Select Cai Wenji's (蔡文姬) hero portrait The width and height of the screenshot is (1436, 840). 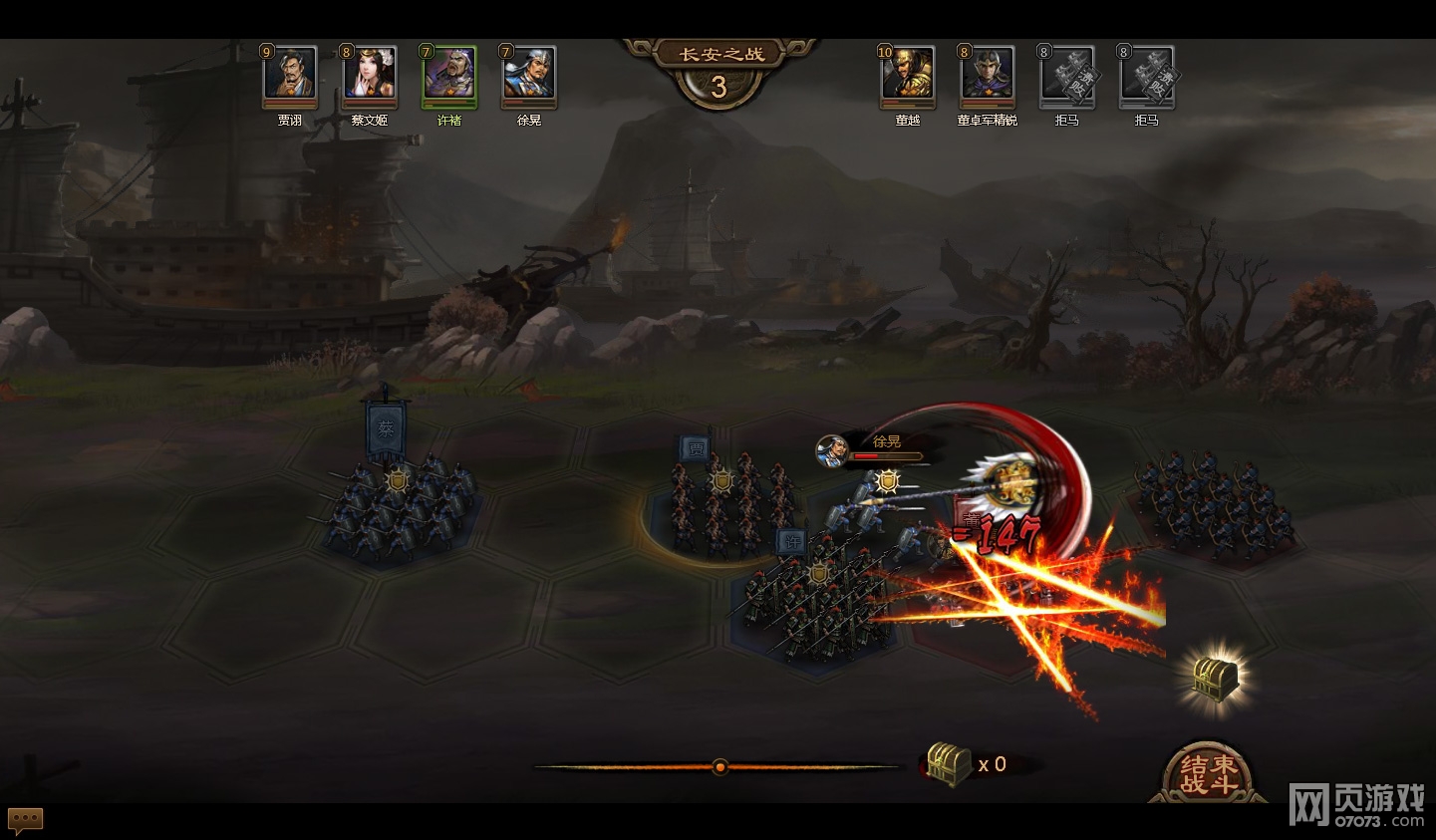tap(370, 75)
